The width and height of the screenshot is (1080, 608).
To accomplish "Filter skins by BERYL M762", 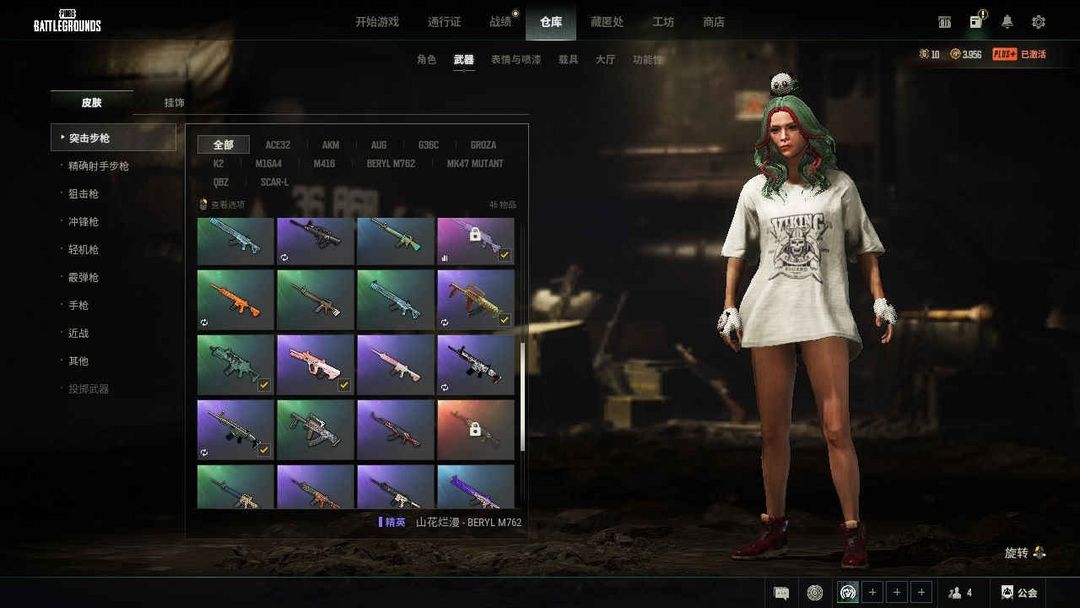I will click(391, 163).
